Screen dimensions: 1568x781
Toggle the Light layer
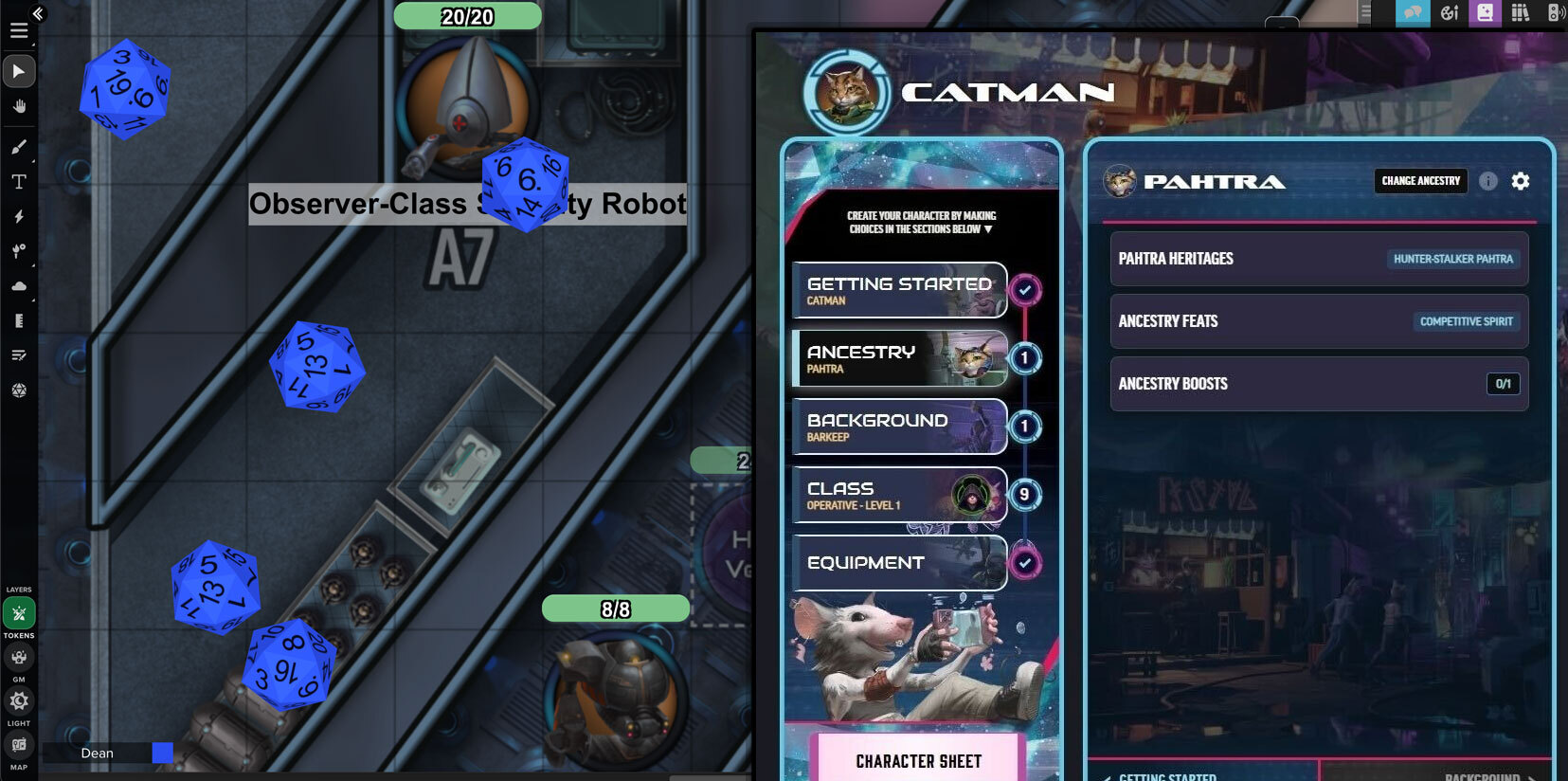tap(19, 700)
